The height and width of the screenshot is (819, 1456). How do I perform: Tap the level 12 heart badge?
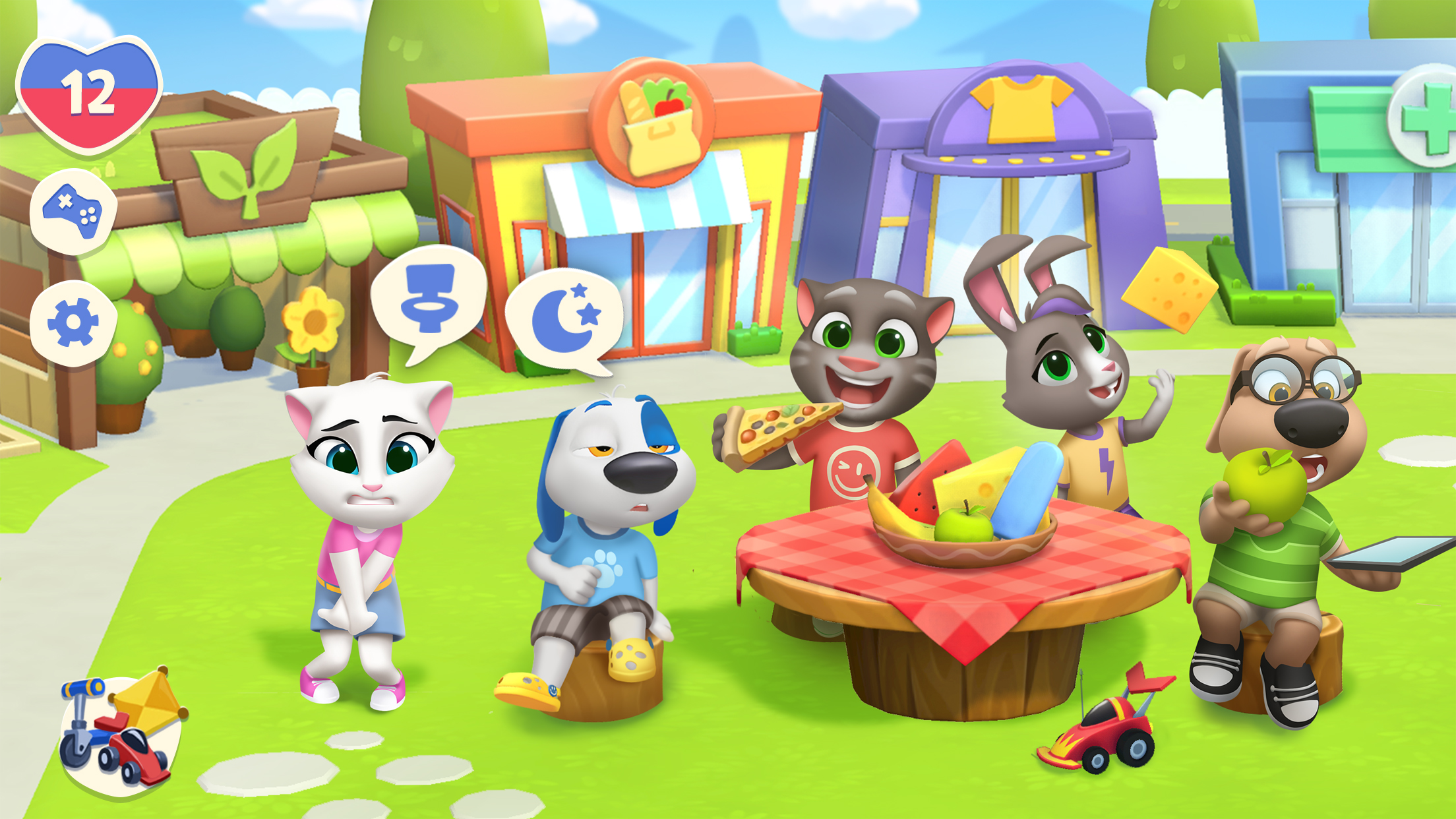tap(89, 94)
